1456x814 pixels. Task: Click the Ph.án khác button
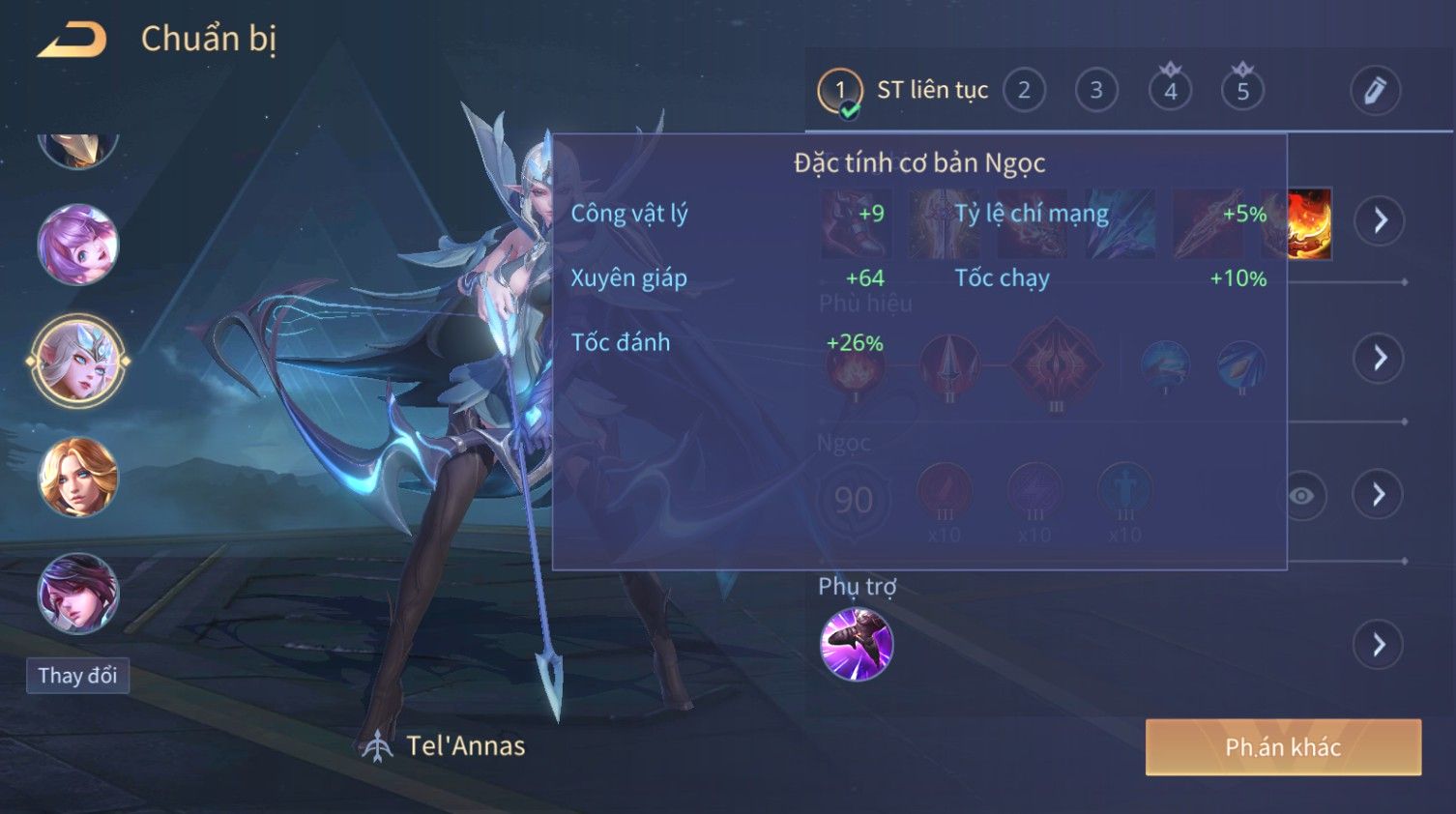click(x=1283, y=747)
